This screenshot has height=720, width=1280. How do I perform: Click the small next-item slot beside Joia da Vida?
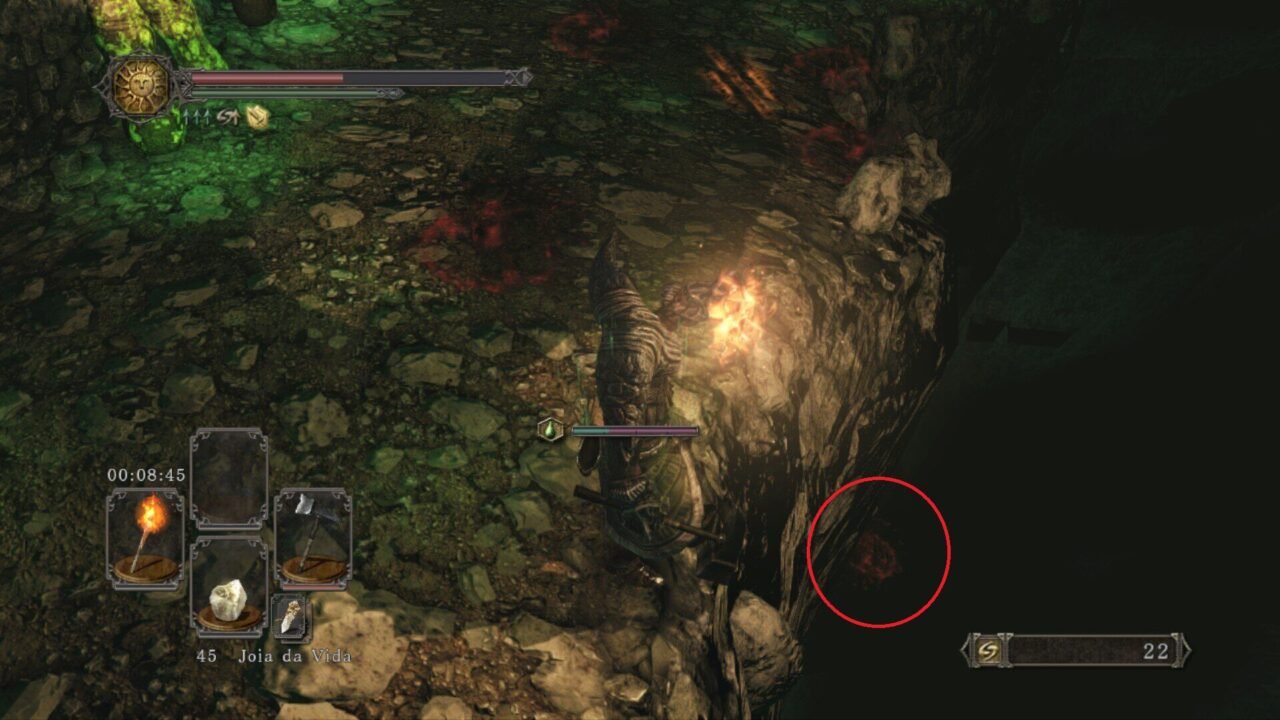[291, 617]
